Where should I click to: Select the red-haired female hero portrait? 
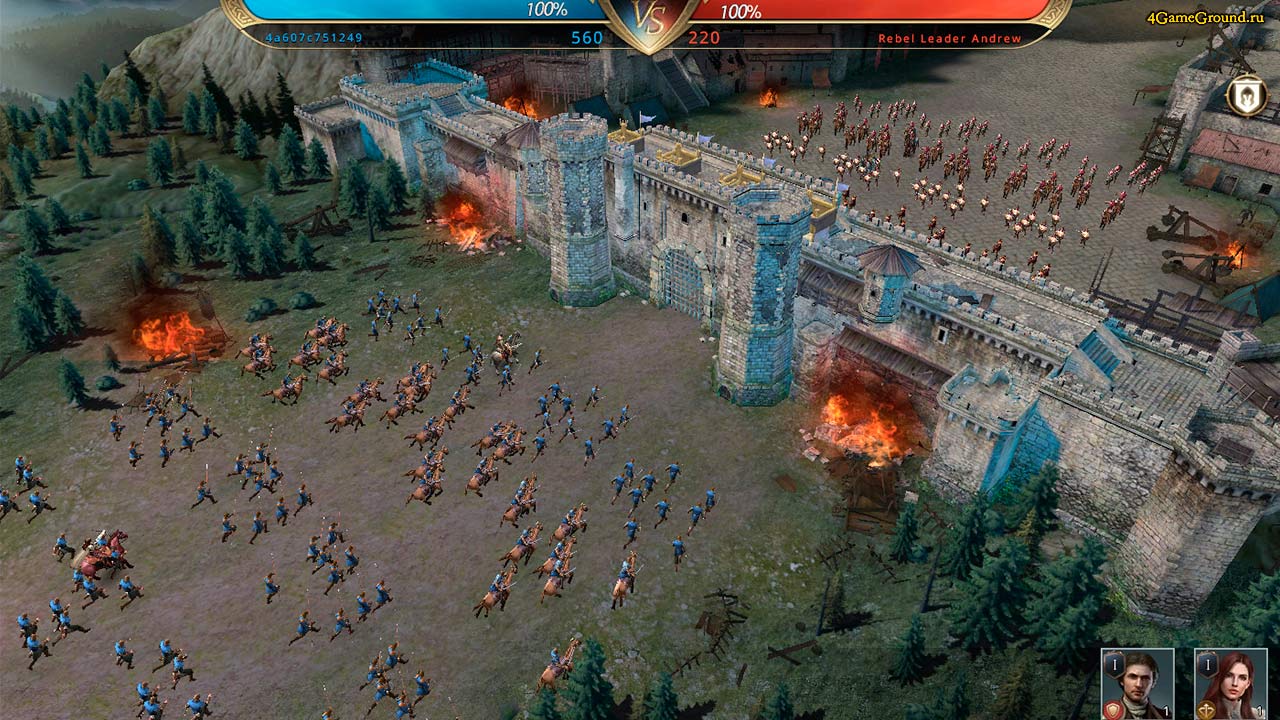point(1230,683)
